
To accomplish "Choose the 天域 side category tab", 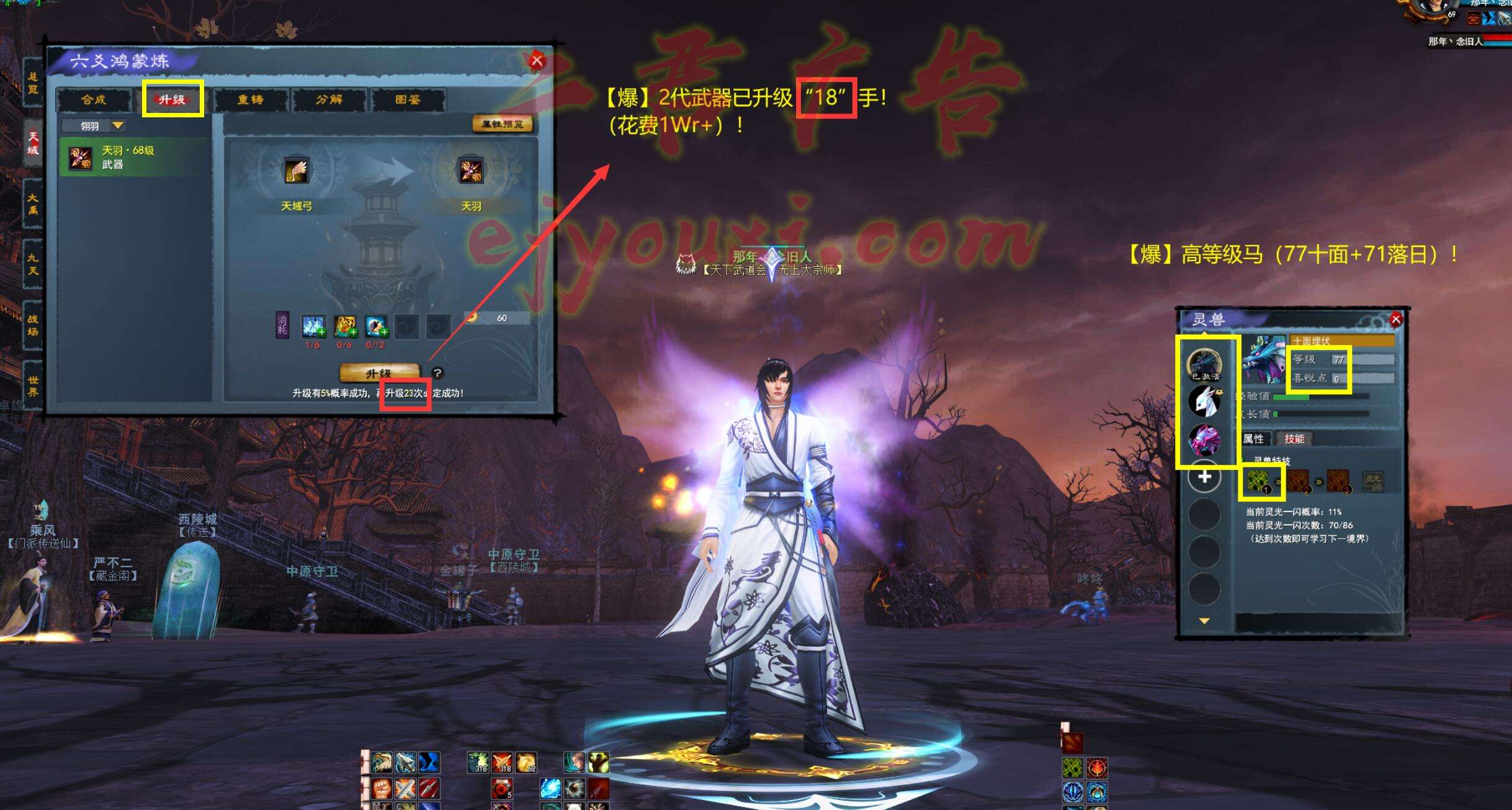I will click(x=33, y=143).
